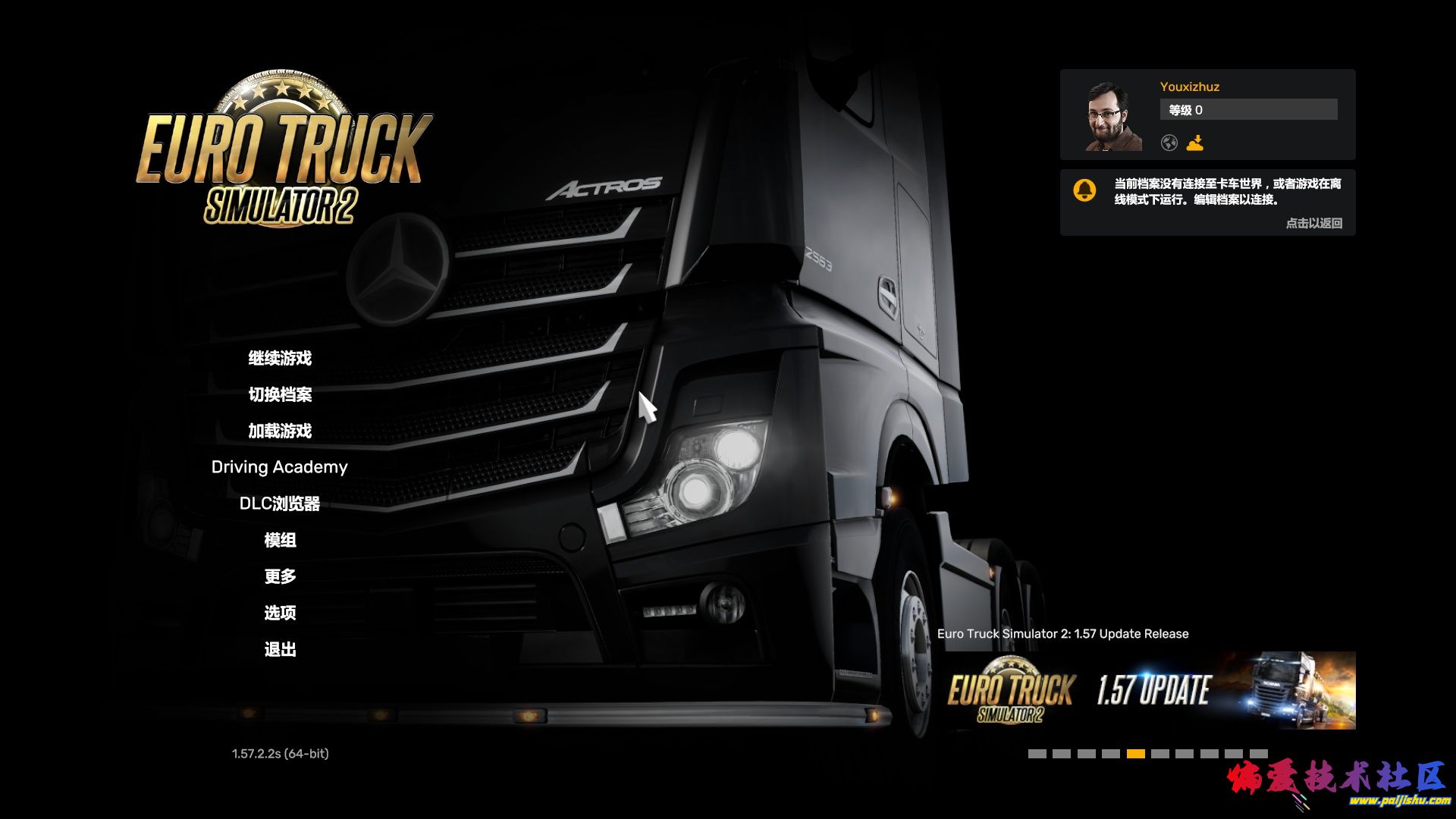Viewport: 1456px width, 819px height.
Task: Click the Youxizhuz profile name
Action: [1189, 86]
